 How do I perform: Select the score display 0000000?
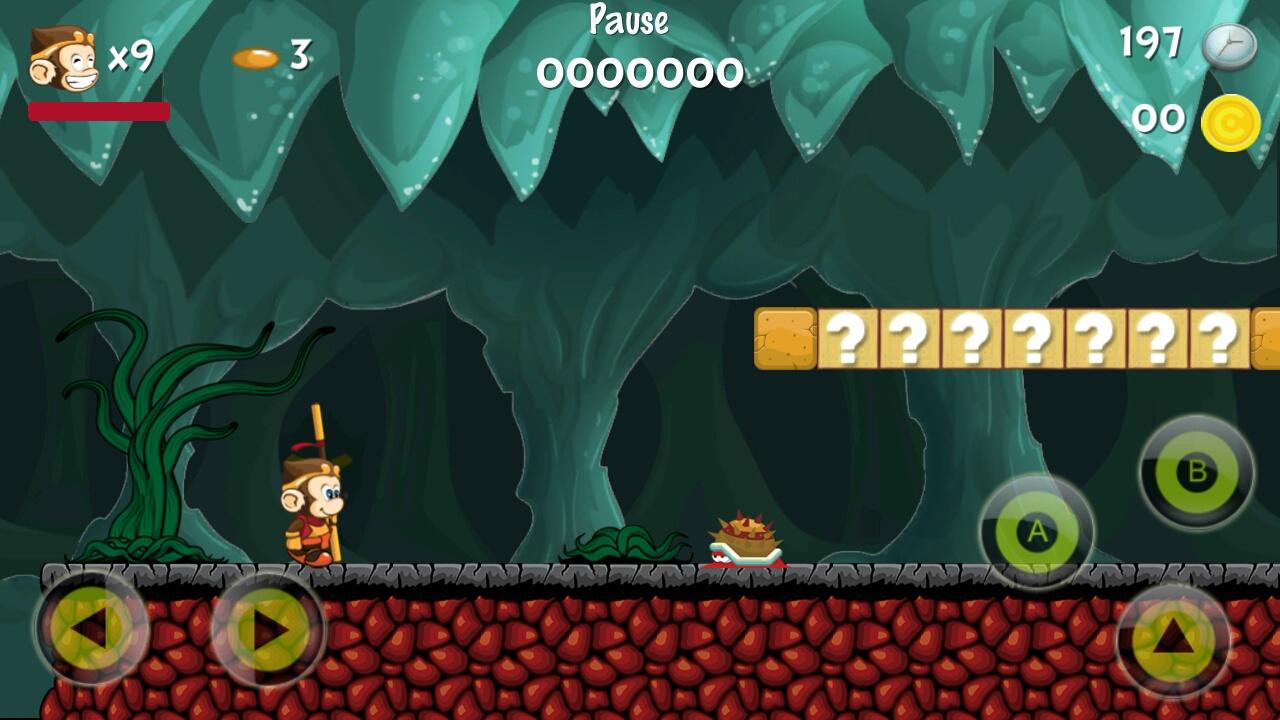point(640,70)
